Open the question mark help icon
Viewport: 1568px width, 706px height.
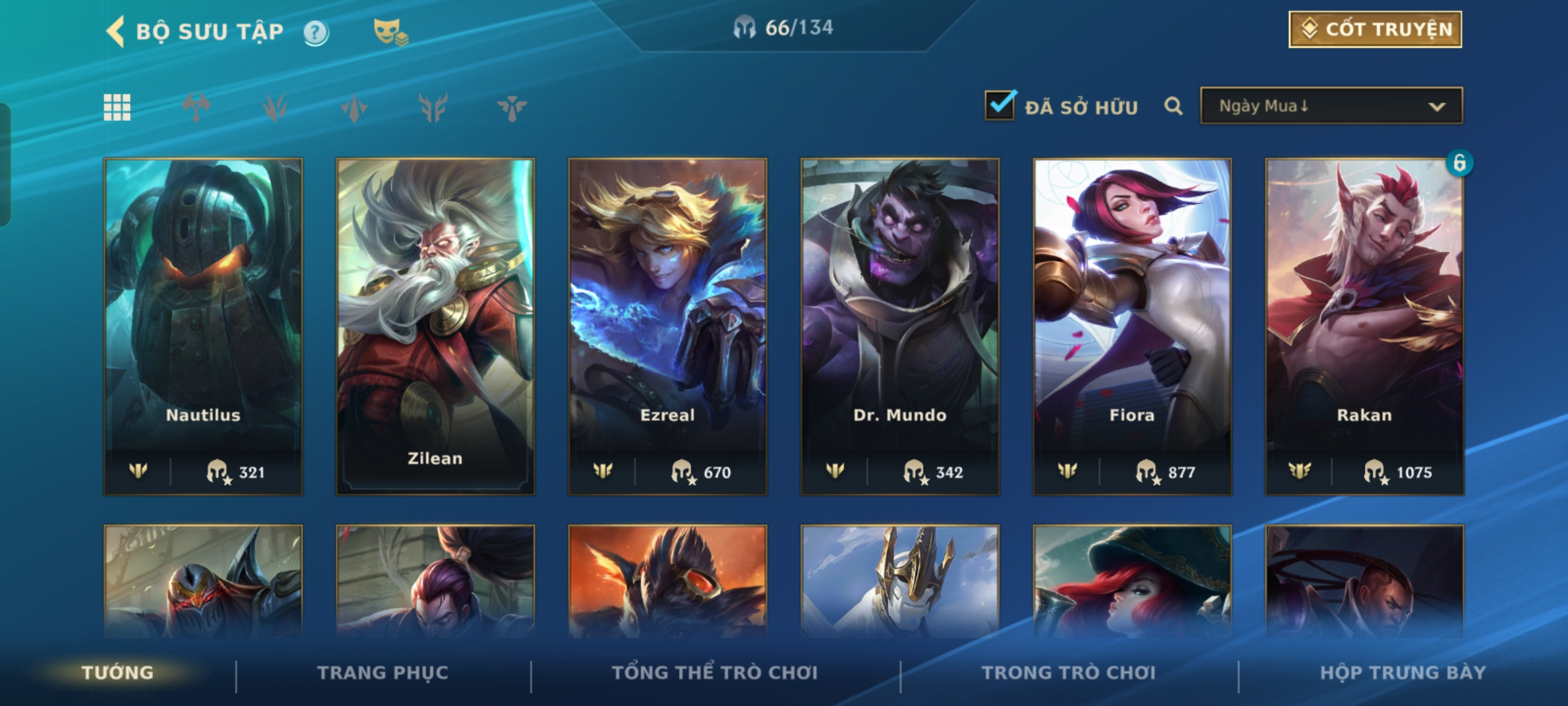tap(316, 33)
